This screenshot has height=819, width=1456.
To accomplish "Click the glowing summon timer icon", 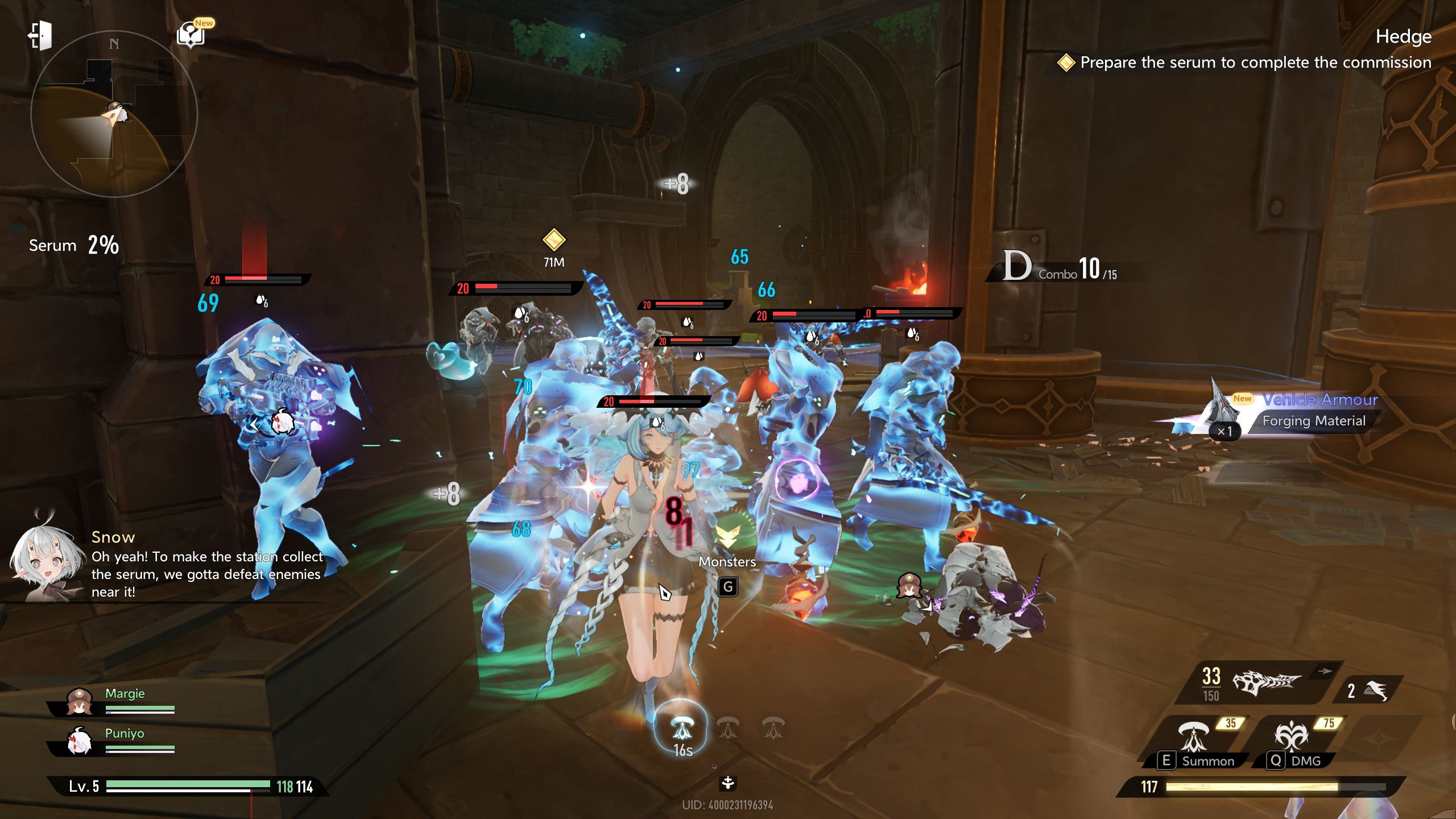I will (681, 728).
